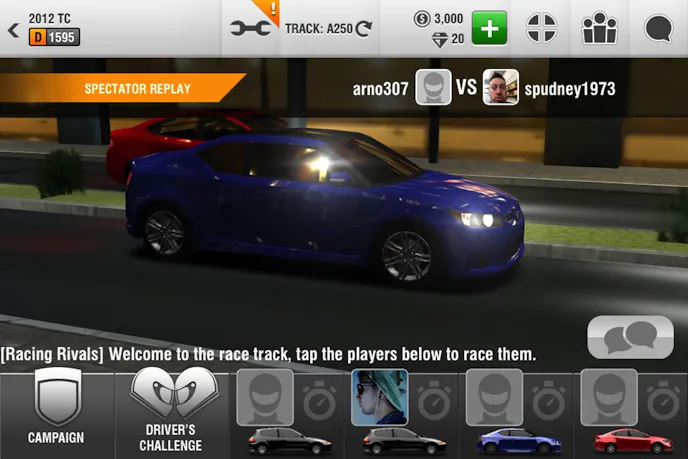
Task: Open the friends group icon
Action: (x=599, y=28)
